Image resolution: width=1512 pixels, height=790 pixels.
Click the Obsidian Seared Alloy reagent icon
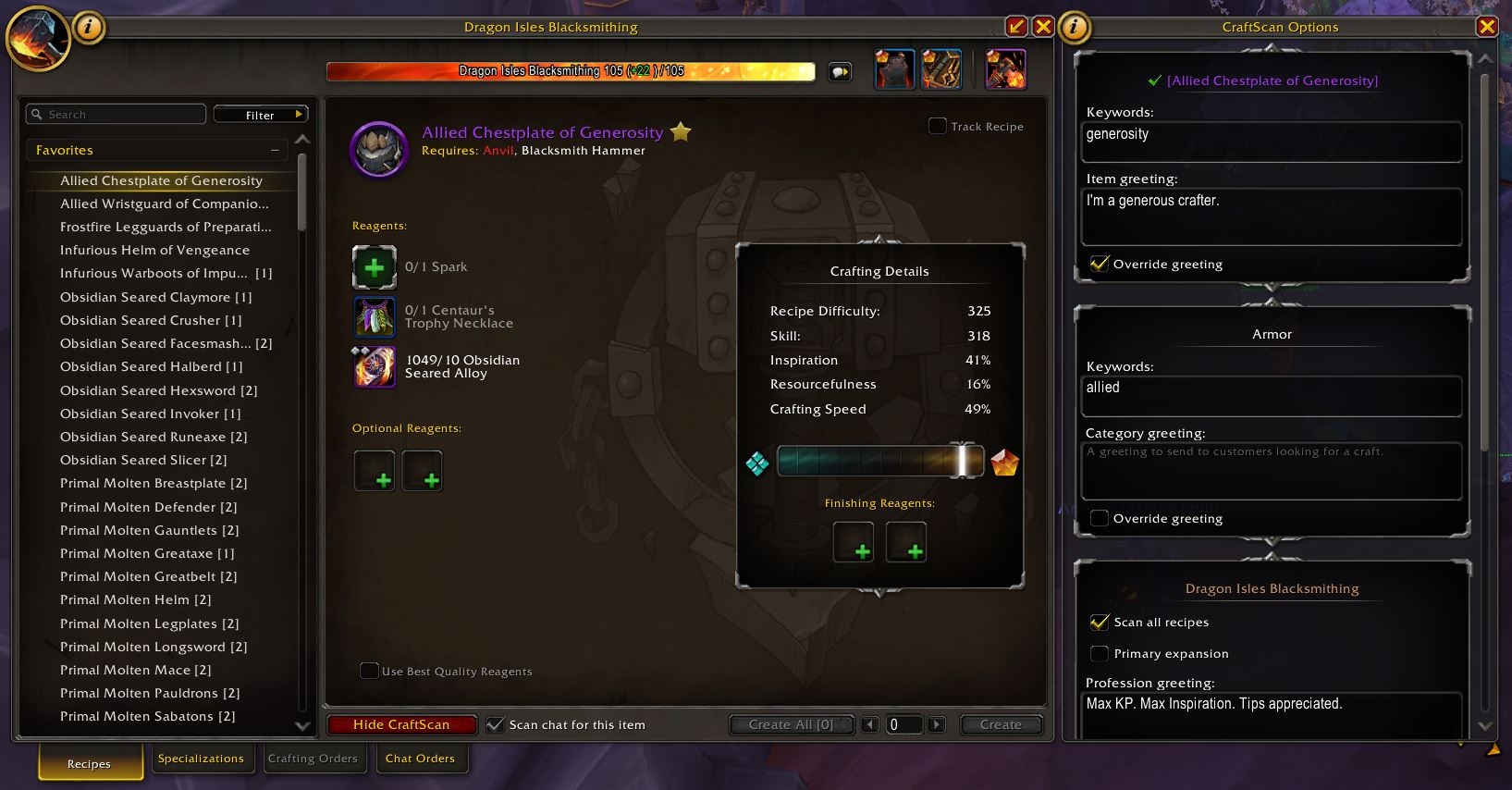374,366
